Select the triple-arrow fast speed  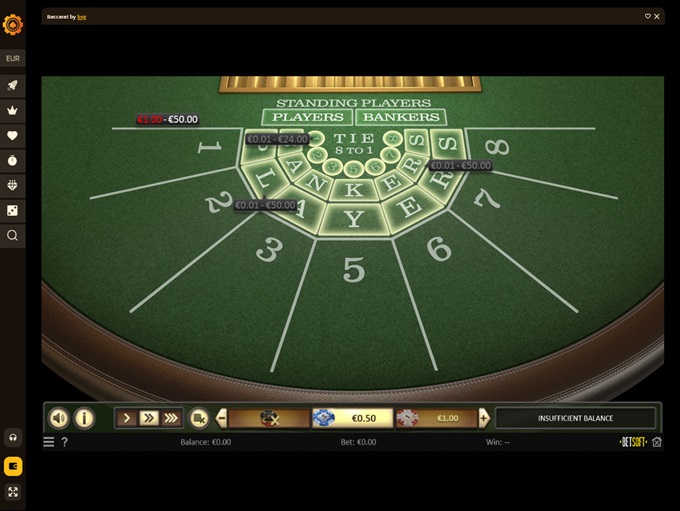[x=171, y=417]
